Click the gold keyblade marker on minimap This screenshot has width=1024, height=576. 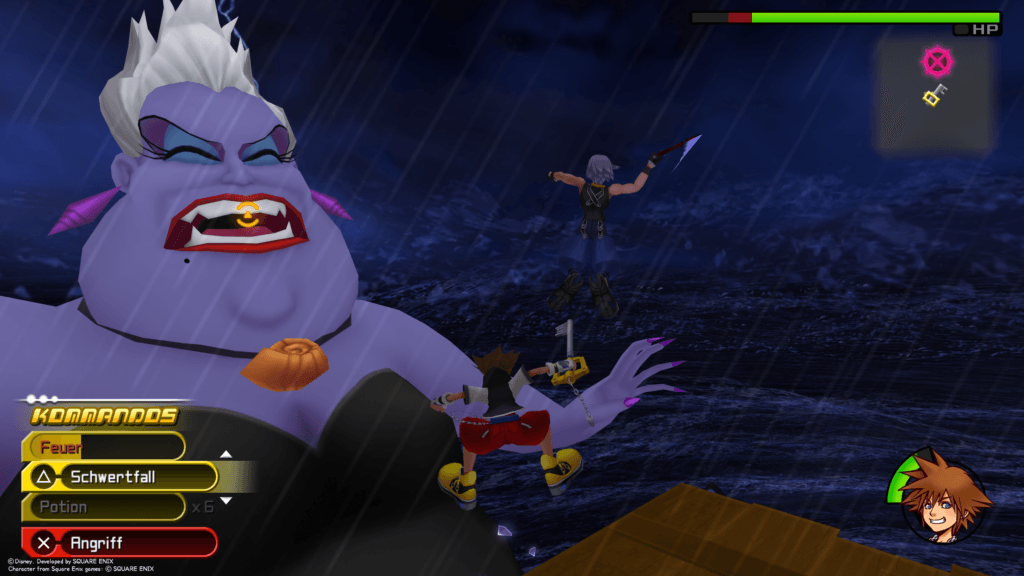[934, 96]
